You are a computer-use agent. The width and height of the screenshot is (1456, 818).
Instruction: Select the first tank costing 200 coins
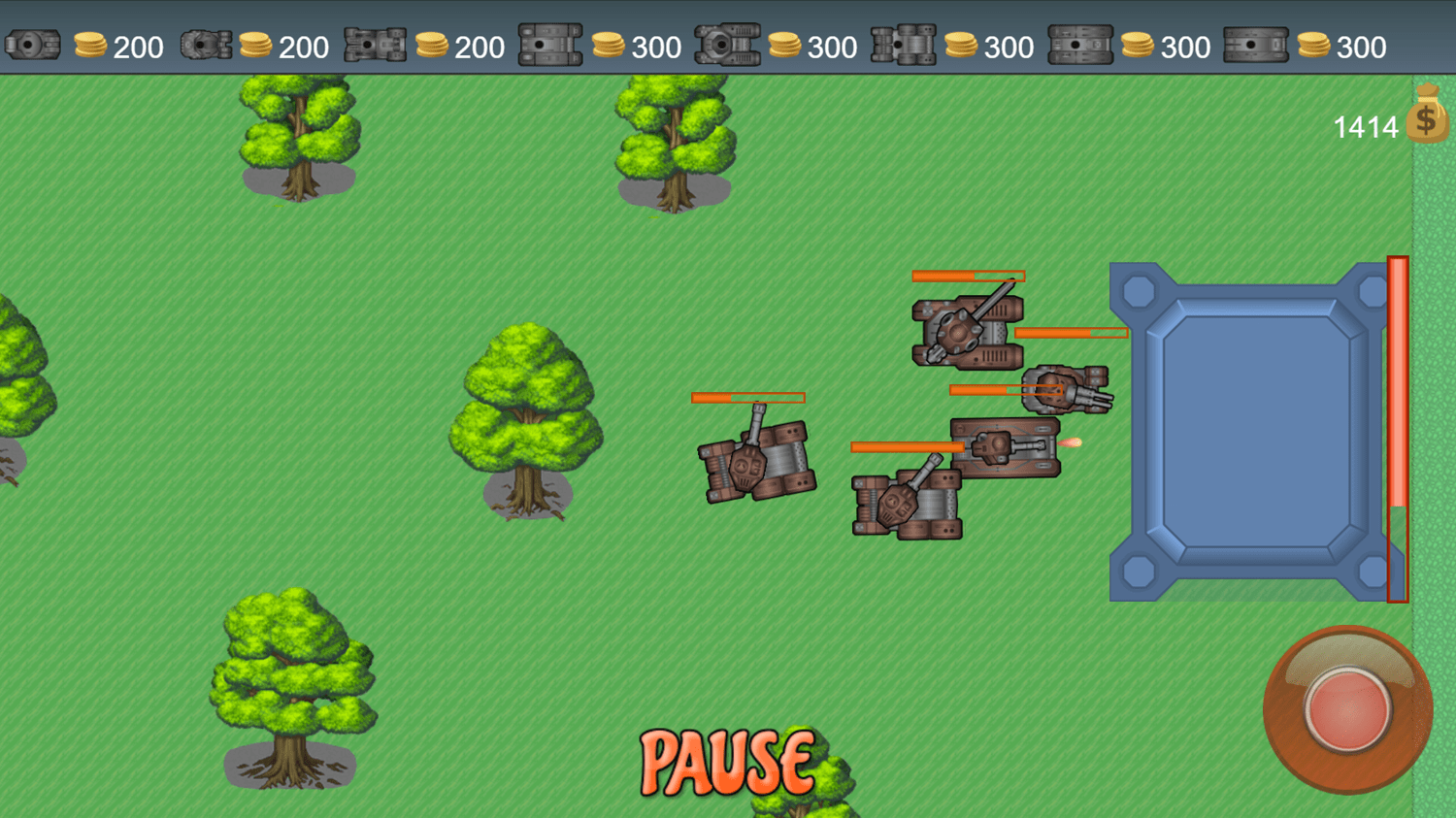point(32,44)
